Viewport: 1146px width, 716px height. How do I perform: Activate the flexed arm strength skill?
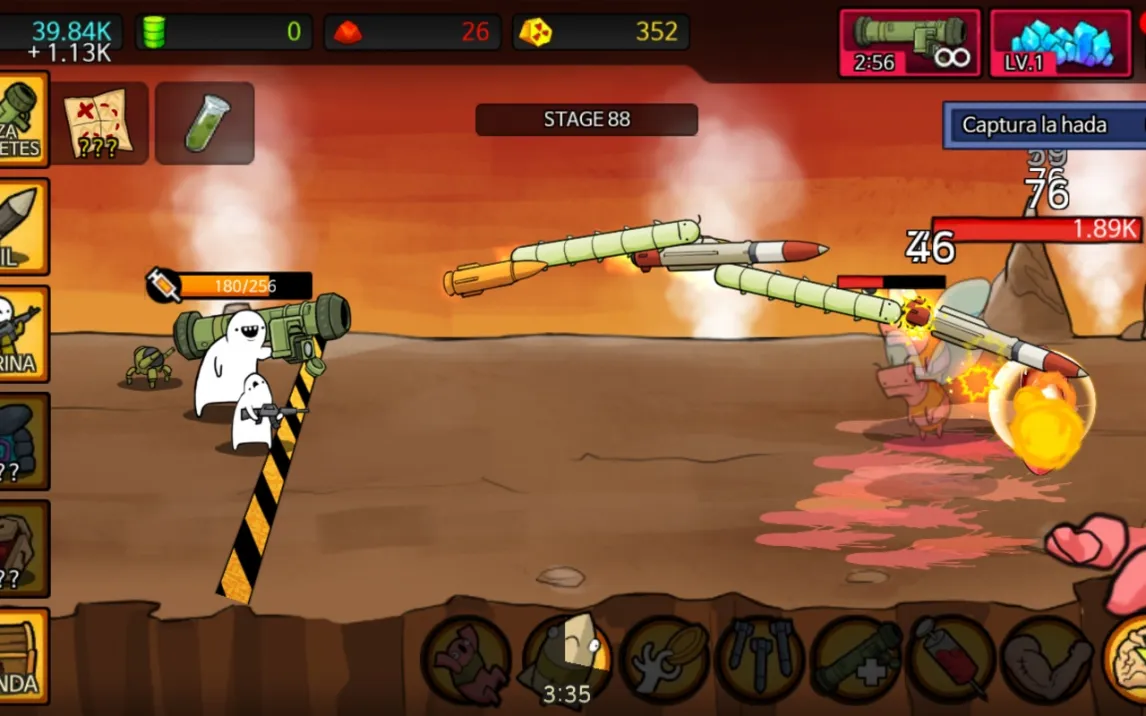click(1046, 660)
